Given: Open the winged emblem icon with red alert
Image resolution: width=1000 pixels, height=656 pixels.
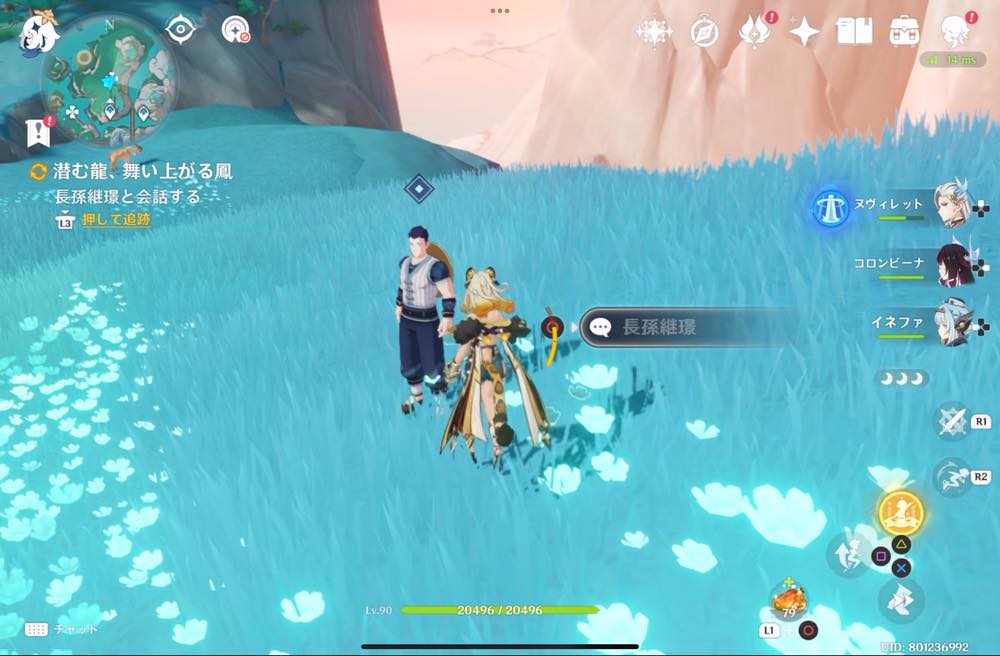Looking at the screenshot, I should tap(752, 32).
